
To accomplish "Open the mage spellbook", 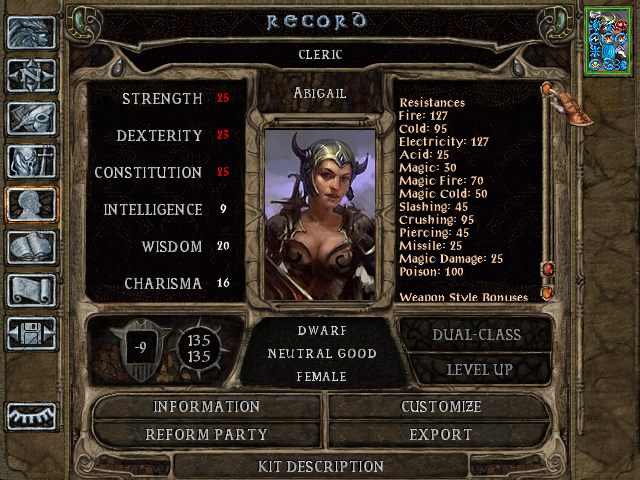I will pos(31,247).
